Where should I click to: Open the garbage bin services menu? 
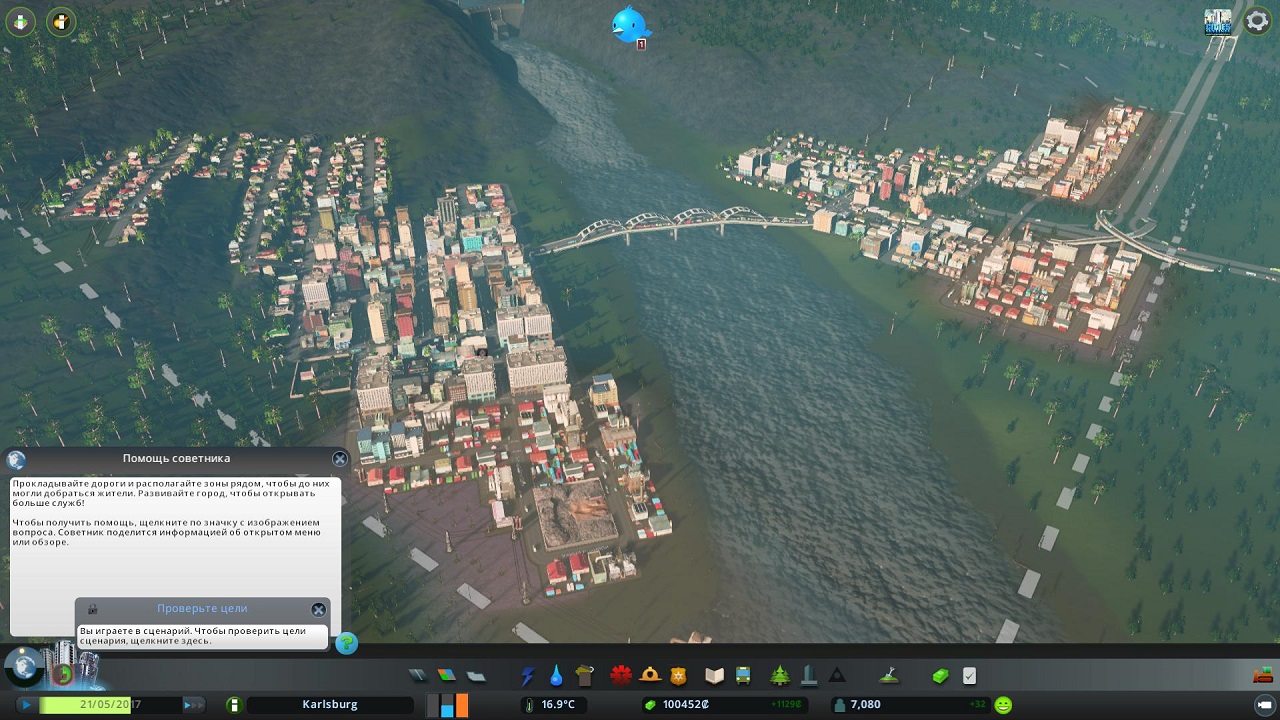pyautogui.click(x=585, y=676)
